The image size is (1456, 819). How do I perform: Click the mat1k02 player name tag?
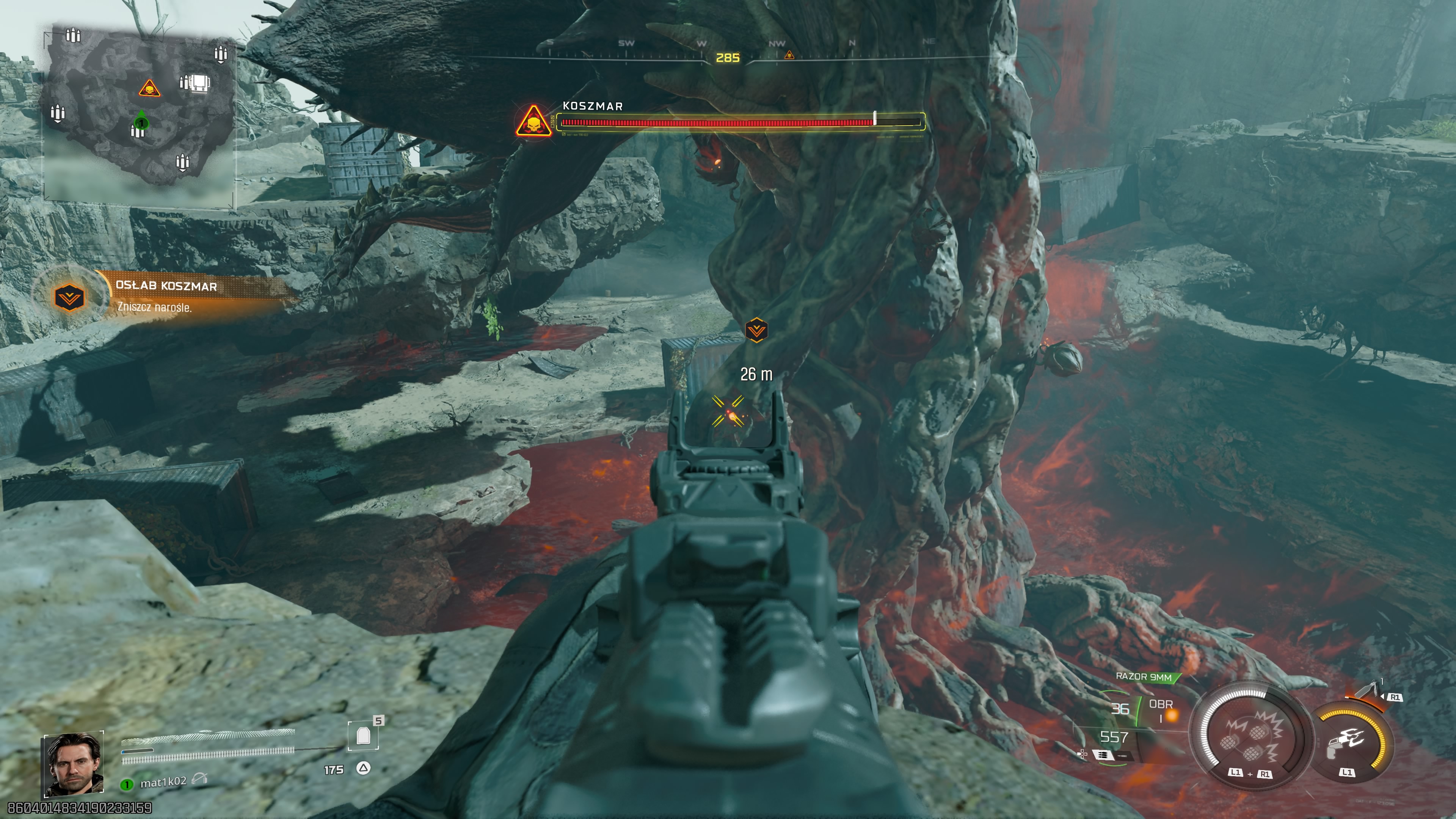click(163, 782)
